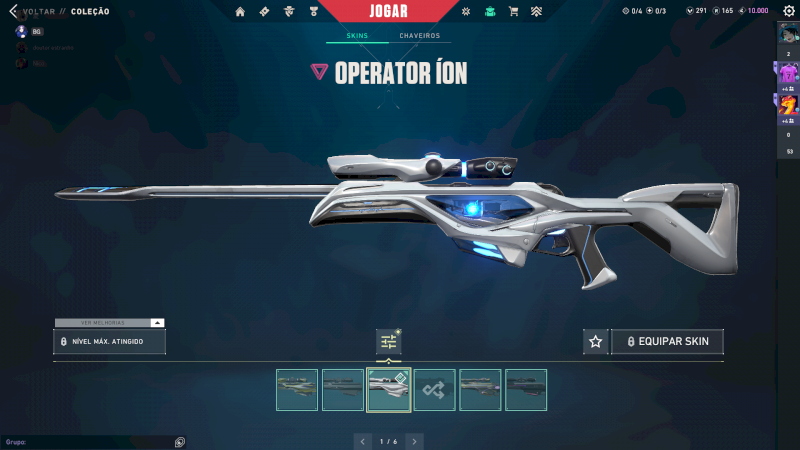Go to the next skins page arrow
800x450 pixels.
click(x=414, y=441)
